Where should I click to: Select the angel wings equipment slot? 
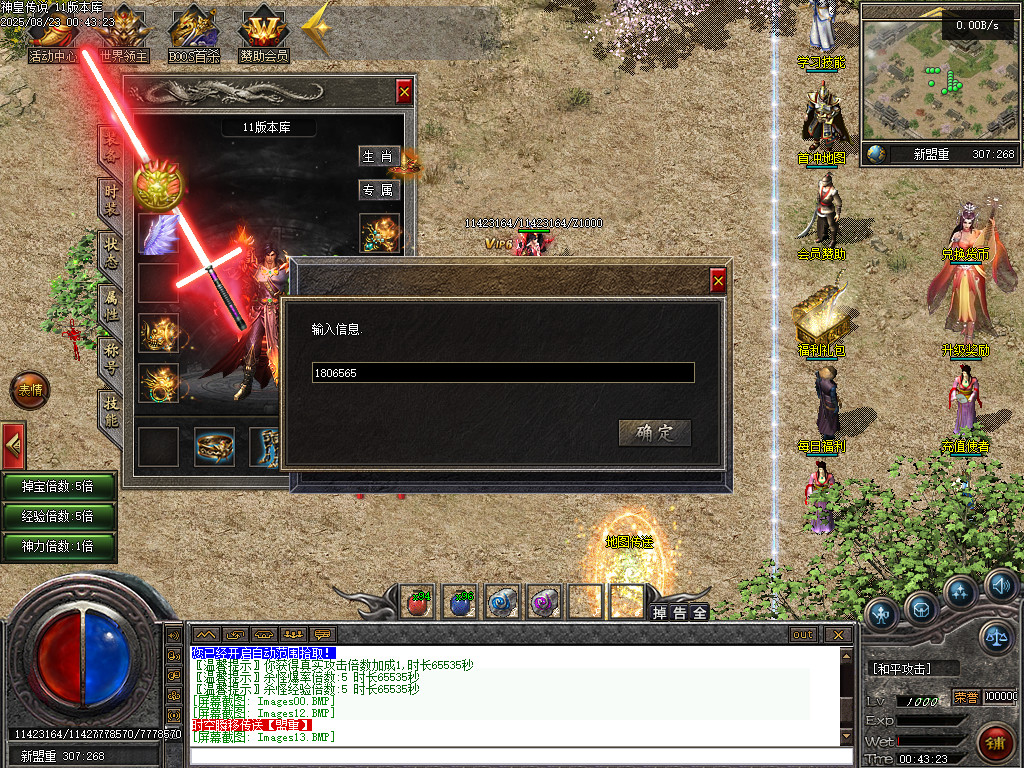(x=158, y=233)
